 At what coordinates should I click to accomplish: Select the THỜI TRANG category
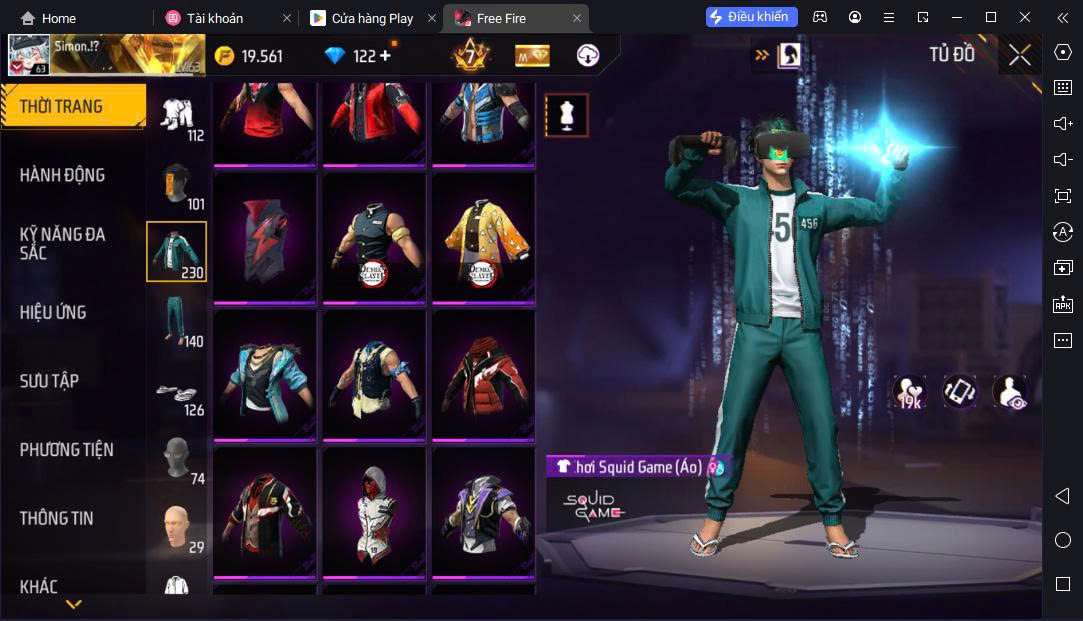click(62, 107)
